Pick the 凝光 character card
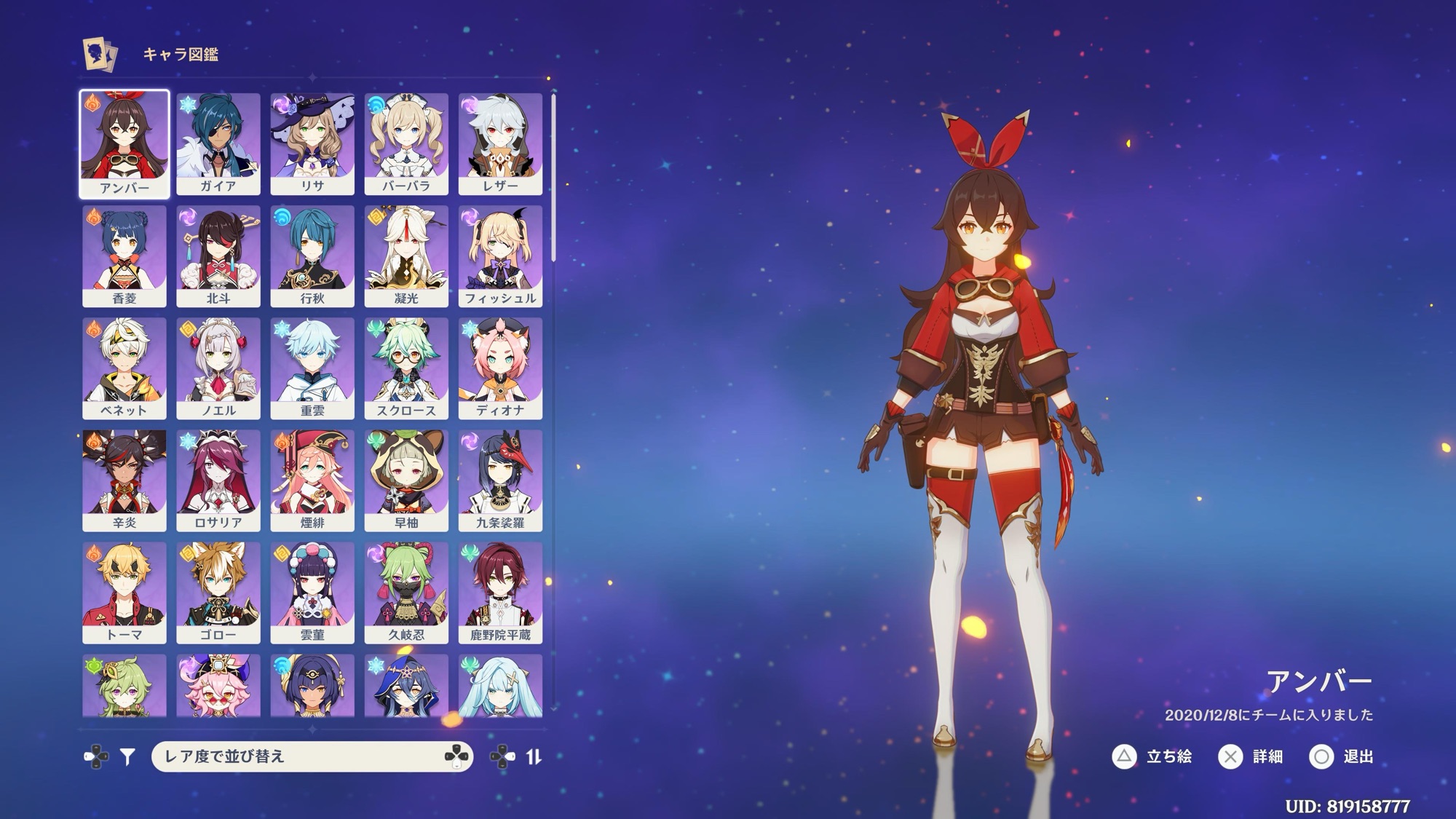This screenshot has height=819, width=1456. point(406,256)
